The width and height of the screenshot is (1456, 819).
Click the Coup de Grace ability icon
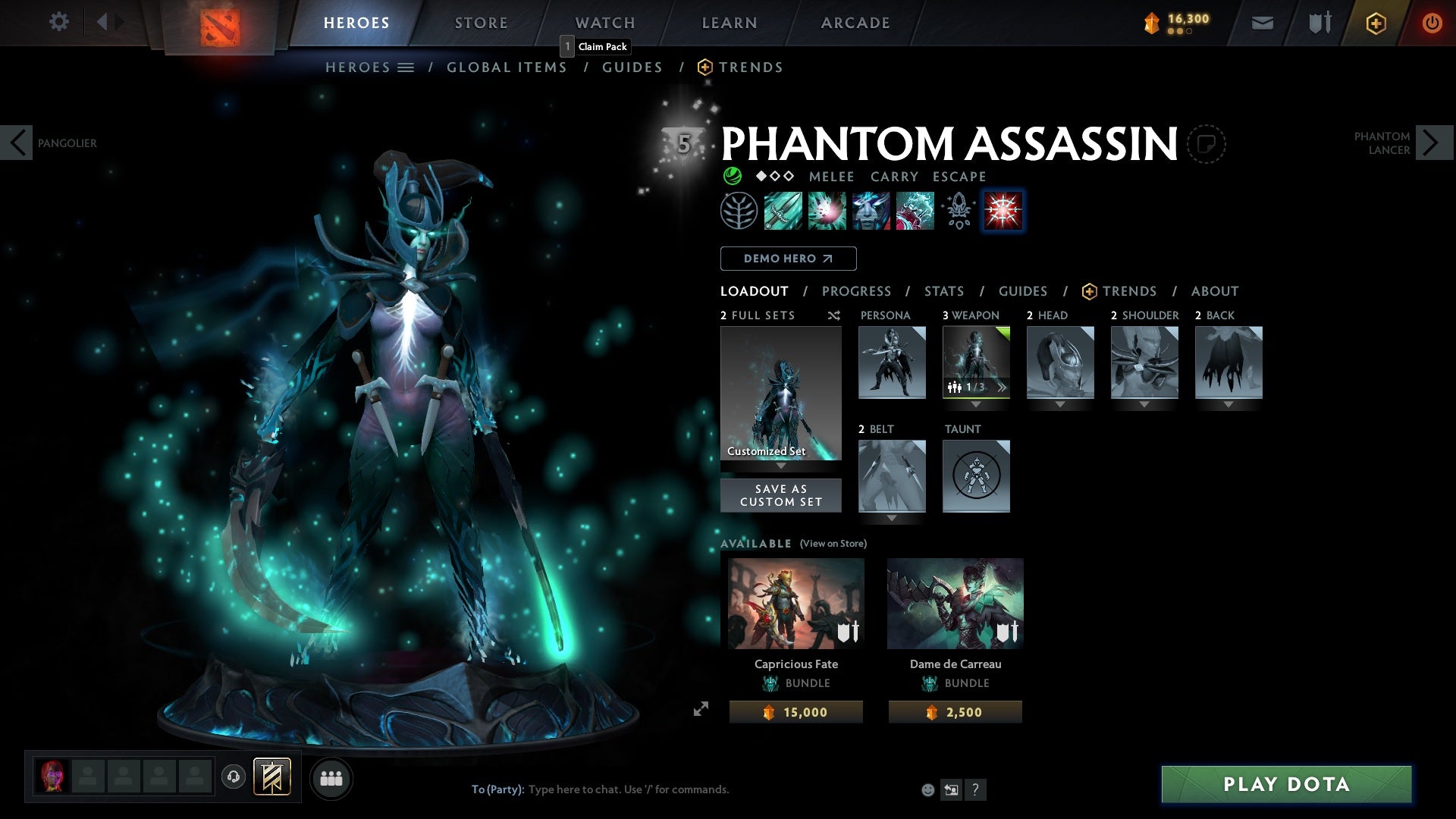[x=1003, y=212]
